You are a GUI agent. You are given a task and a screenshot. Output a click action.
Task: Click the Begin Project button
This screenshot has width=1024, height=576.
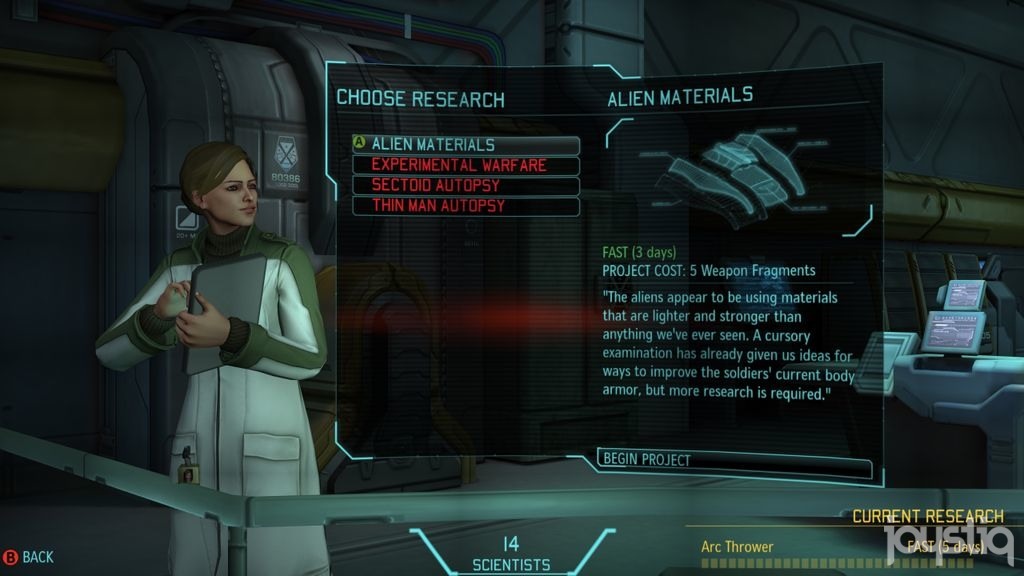(734, 460)
